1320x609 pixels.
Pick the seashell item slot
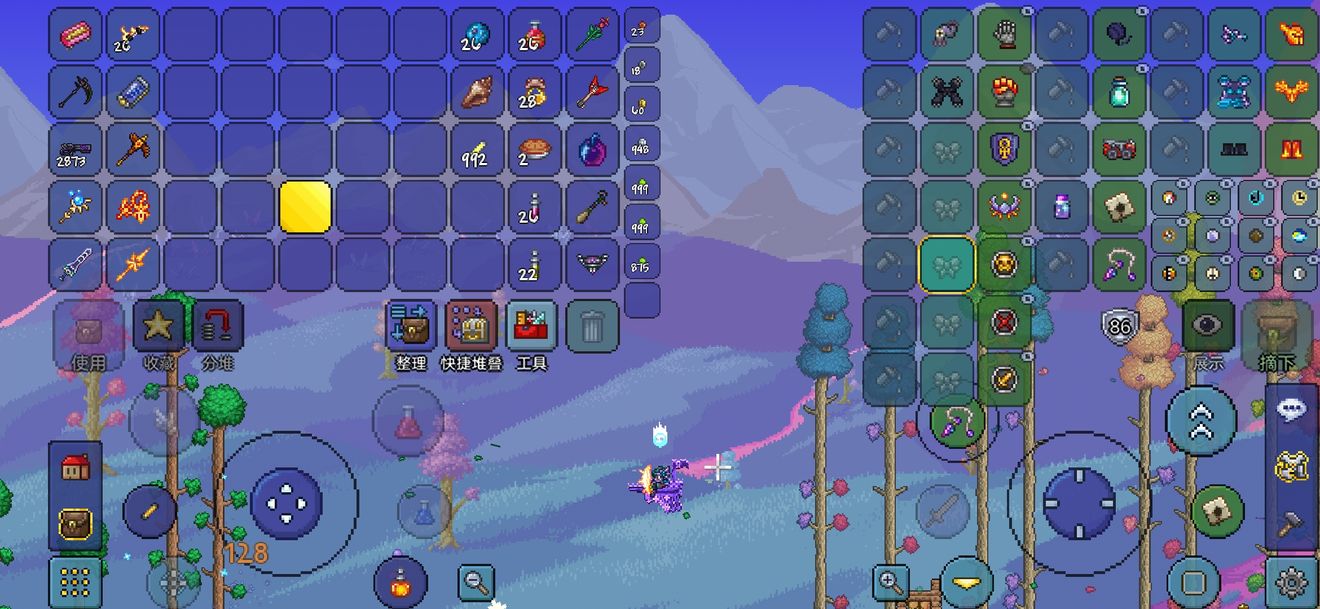(477, 92)
